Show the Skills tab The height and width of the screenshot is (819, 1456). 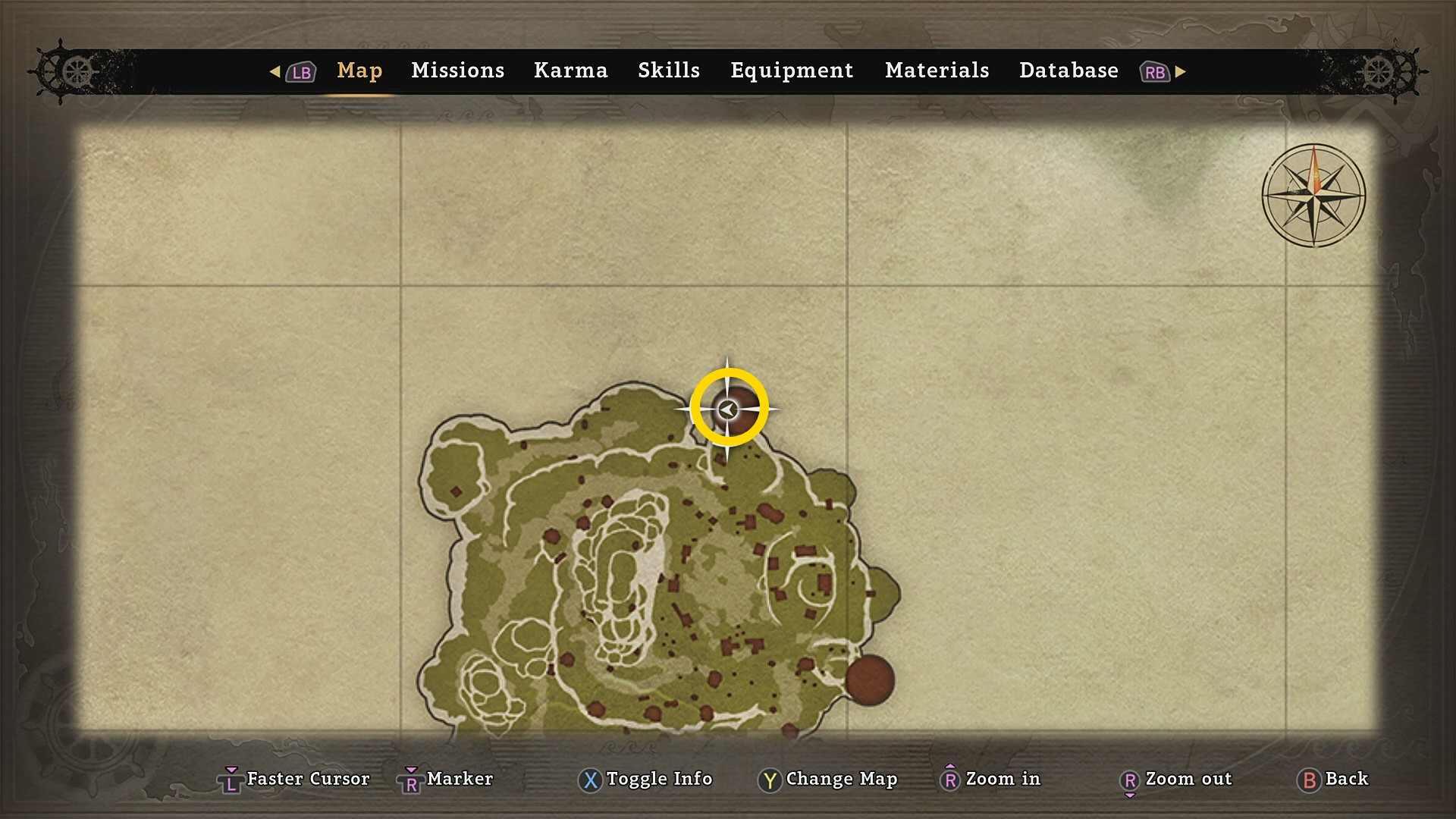pos(668,71)
